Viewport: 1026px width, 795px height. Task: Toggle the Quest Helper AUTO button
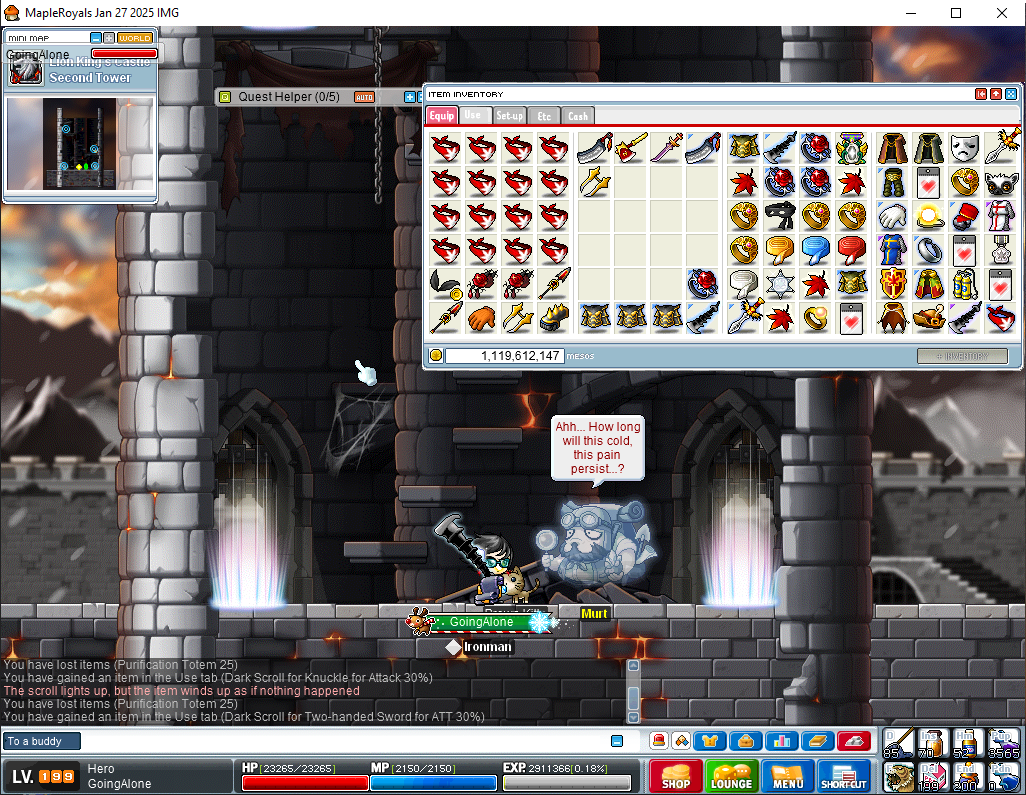coord(364,97)
